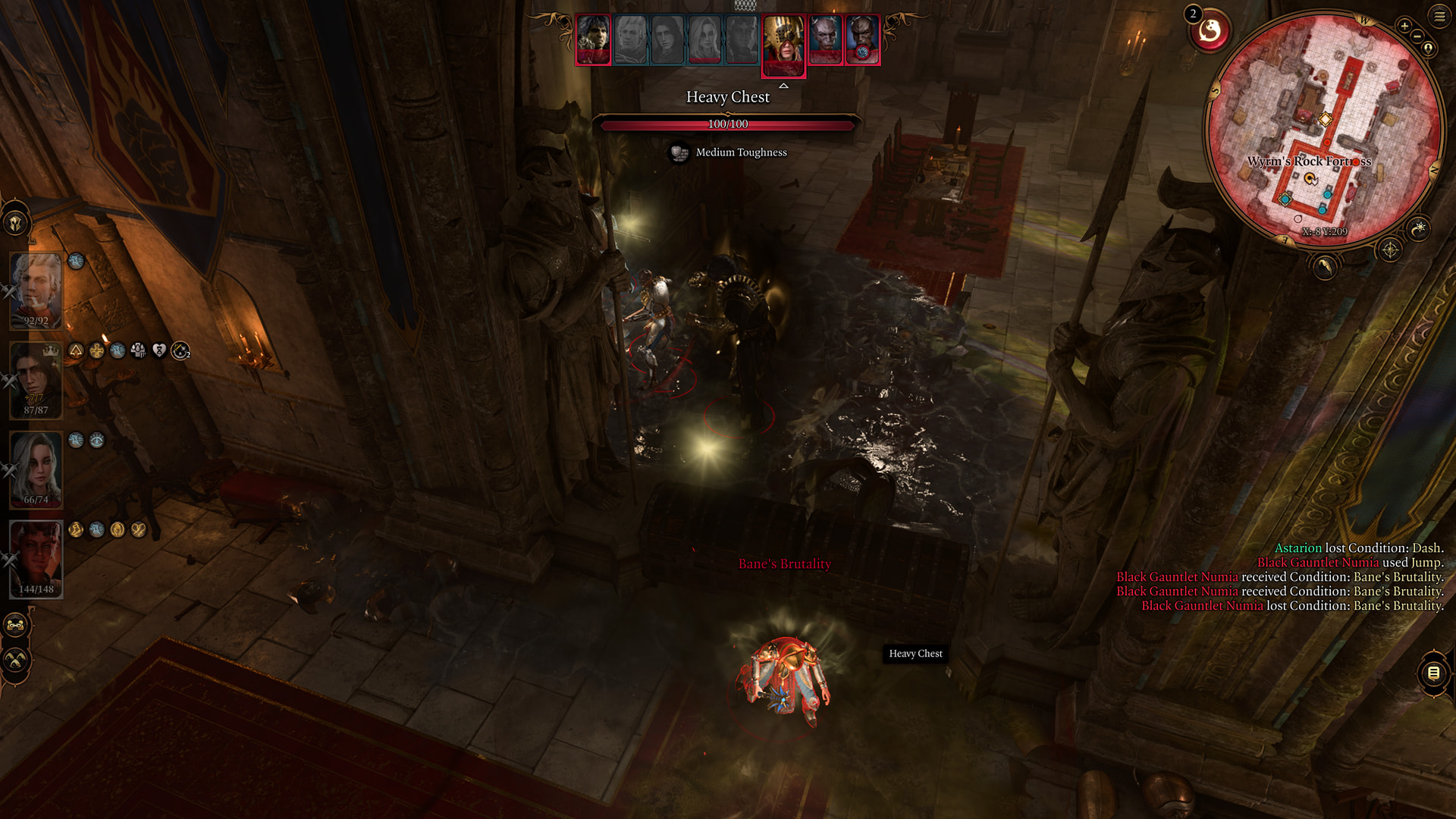
Task: Select the golden-helmed enemy in turn order
Action: tap(783, 44)
